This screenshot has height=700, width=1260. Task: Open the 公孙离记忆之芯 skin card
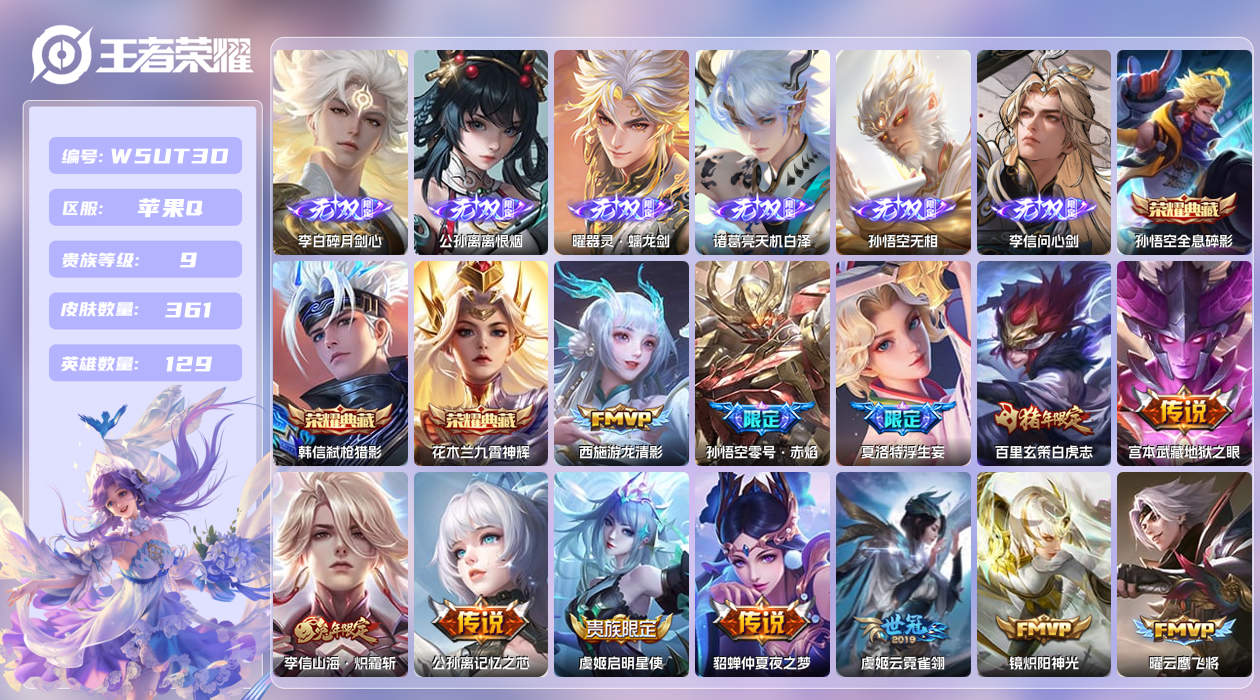481,574
